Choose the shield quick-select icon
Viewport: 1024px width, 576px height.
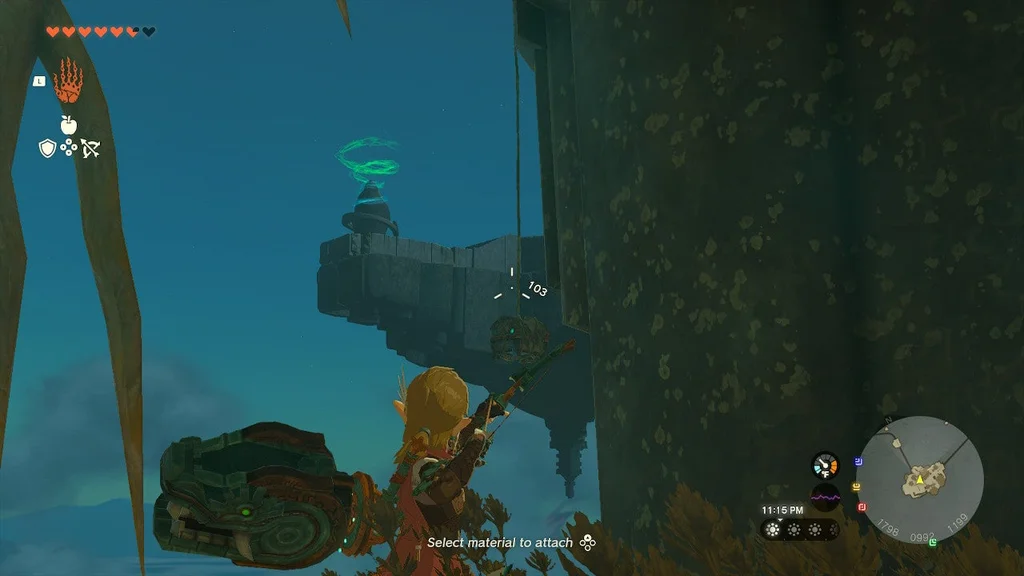click(x=46, y=148)
